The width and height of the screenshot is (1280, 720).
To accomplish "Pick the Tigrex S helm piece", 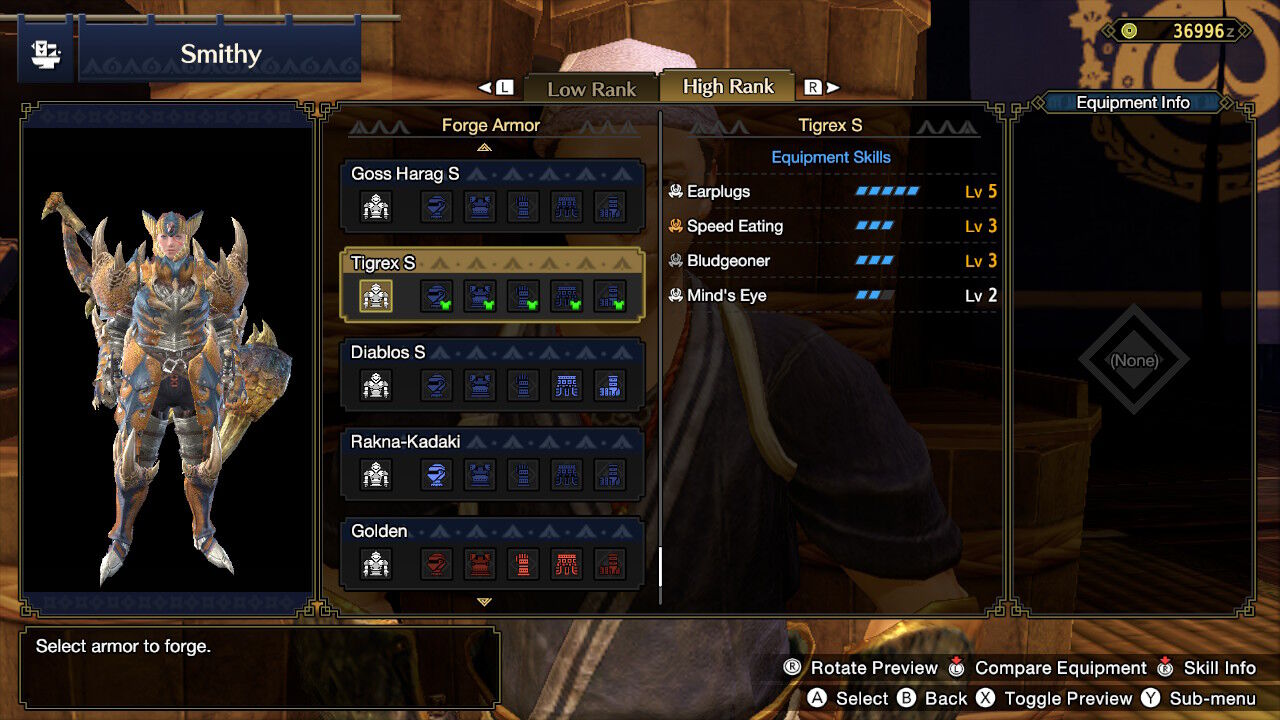I will point(436,296).
